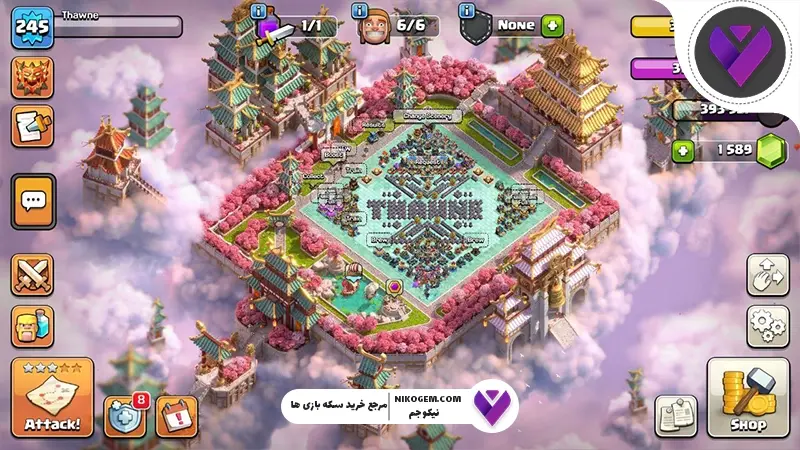Viewport: 800px width, 450px height.
Task: Open the chat speech-bubble panel
Action: coord(33,203)
